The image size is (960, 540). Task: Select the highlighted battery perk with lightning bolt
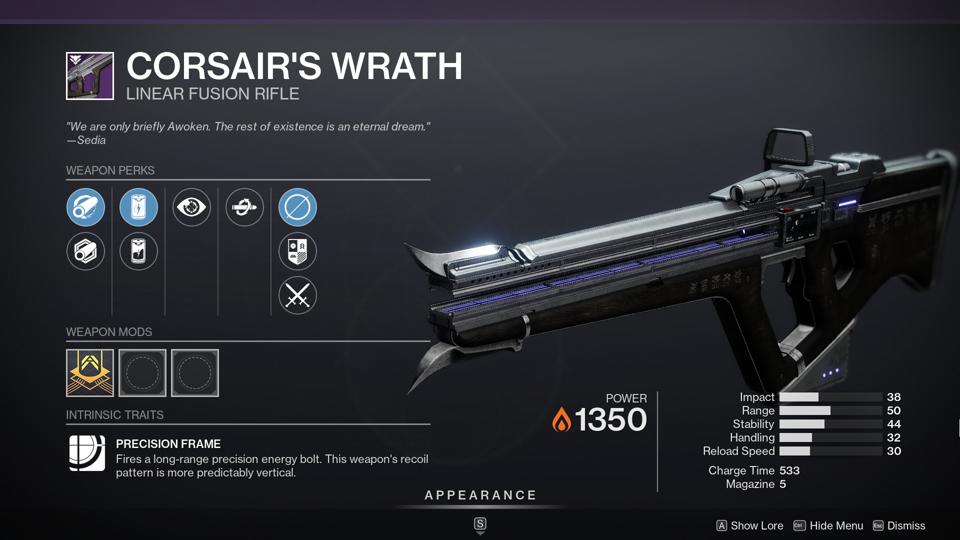pos(138,208)
